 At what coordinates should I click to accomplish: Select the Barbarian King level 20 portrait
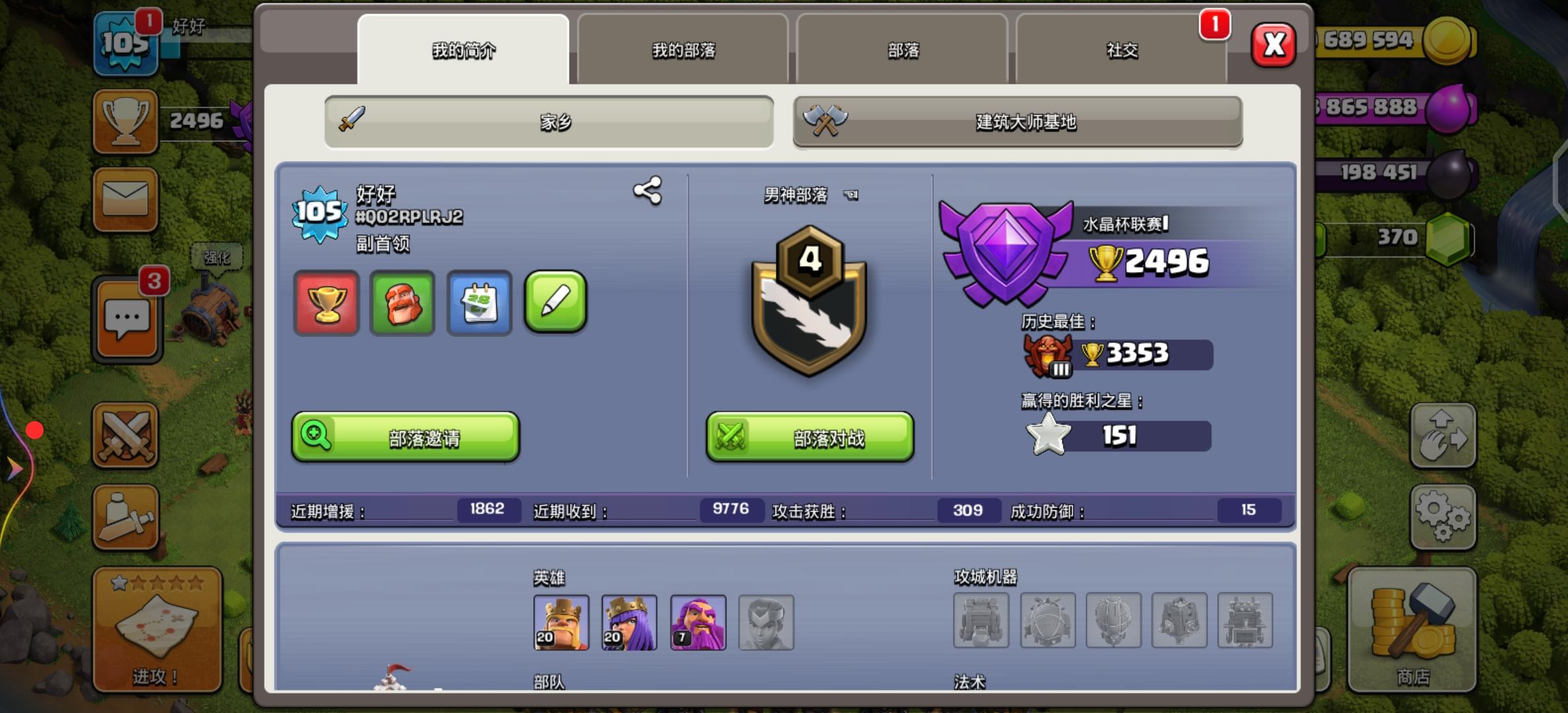pos(560,621)
